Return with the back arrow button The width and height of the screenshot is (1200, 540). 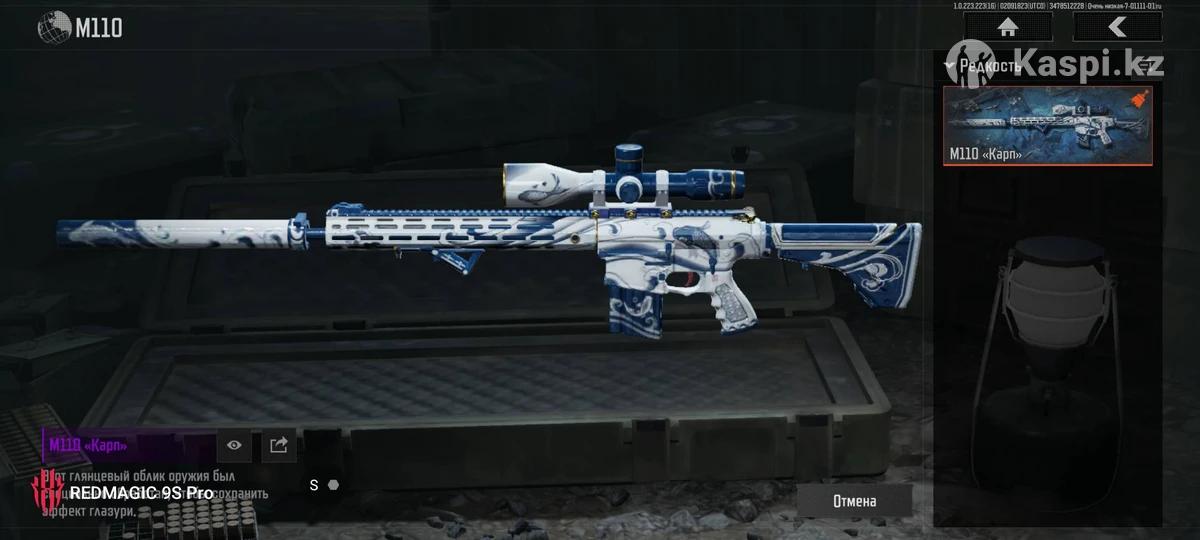click(x=1117, y=27)
